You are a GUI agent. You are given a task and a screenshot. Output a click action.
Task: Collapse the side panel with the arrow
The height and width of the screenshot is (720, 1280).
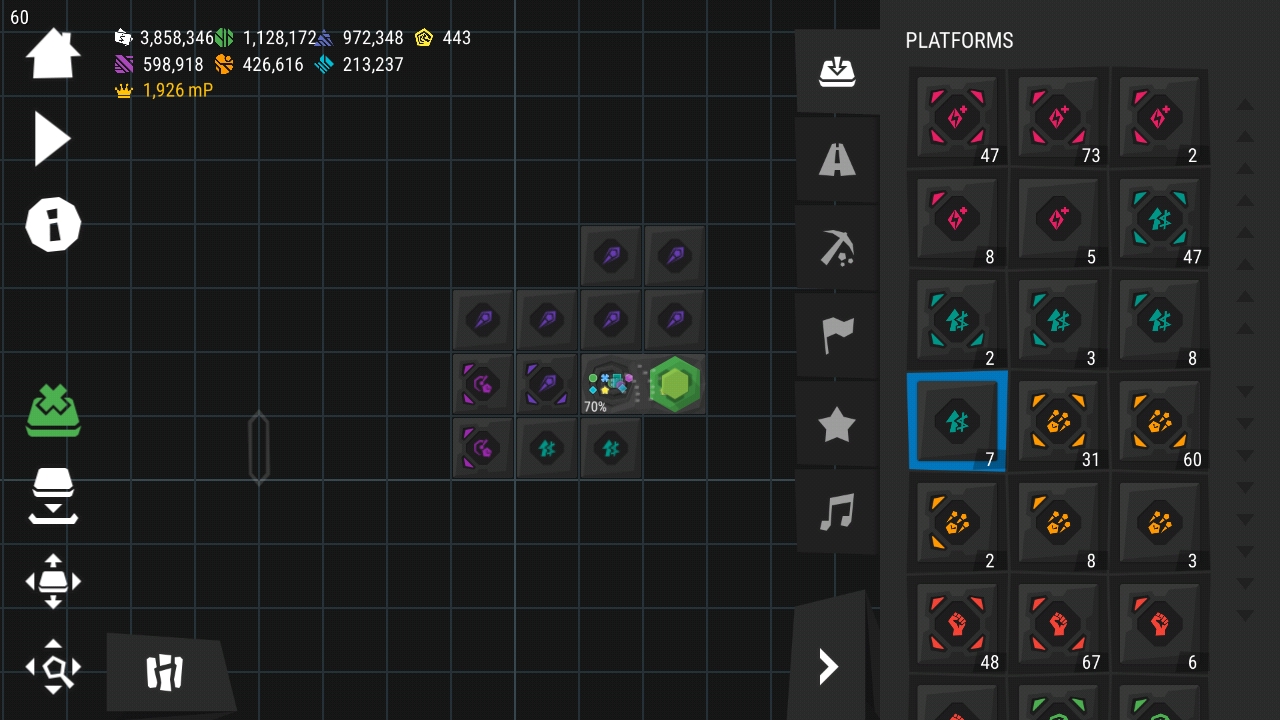[828, 666]
